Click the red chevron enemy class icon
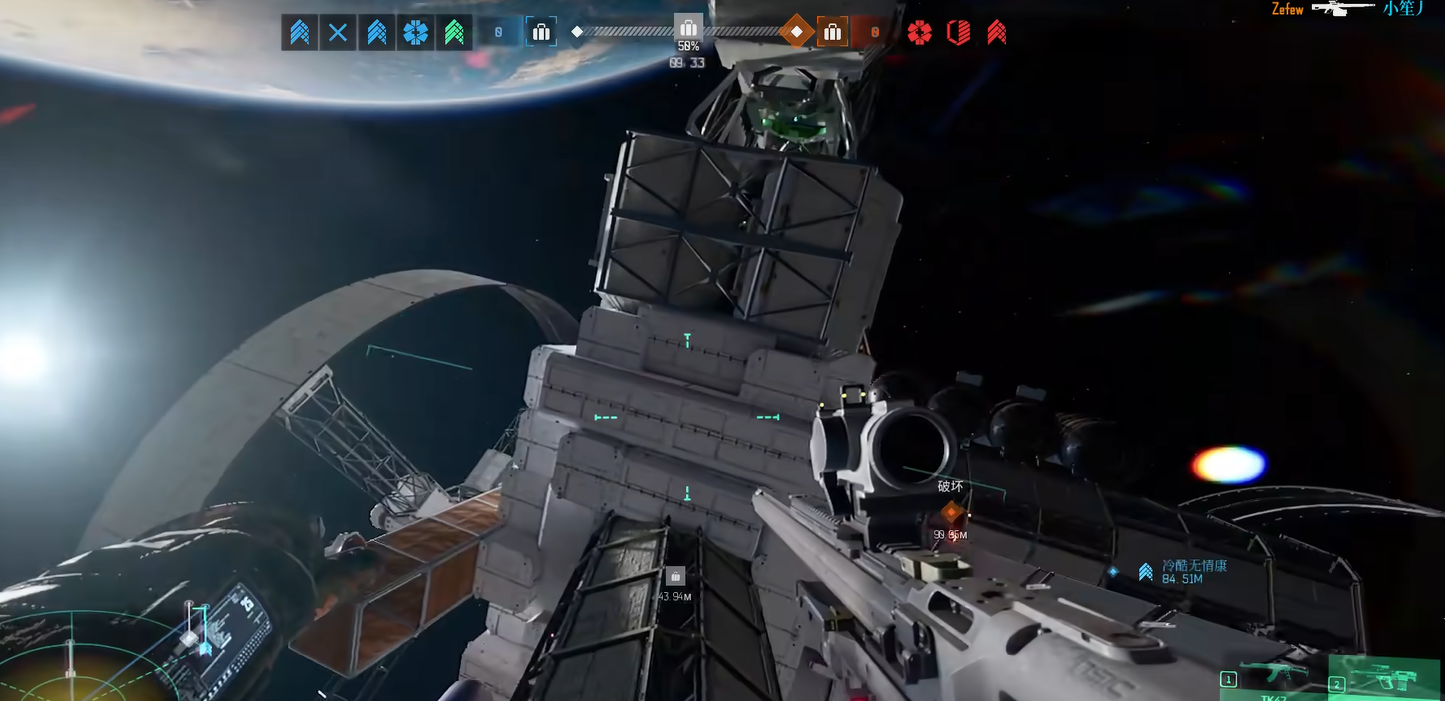Screen dimensions: 1445x701 pos(996,33)
